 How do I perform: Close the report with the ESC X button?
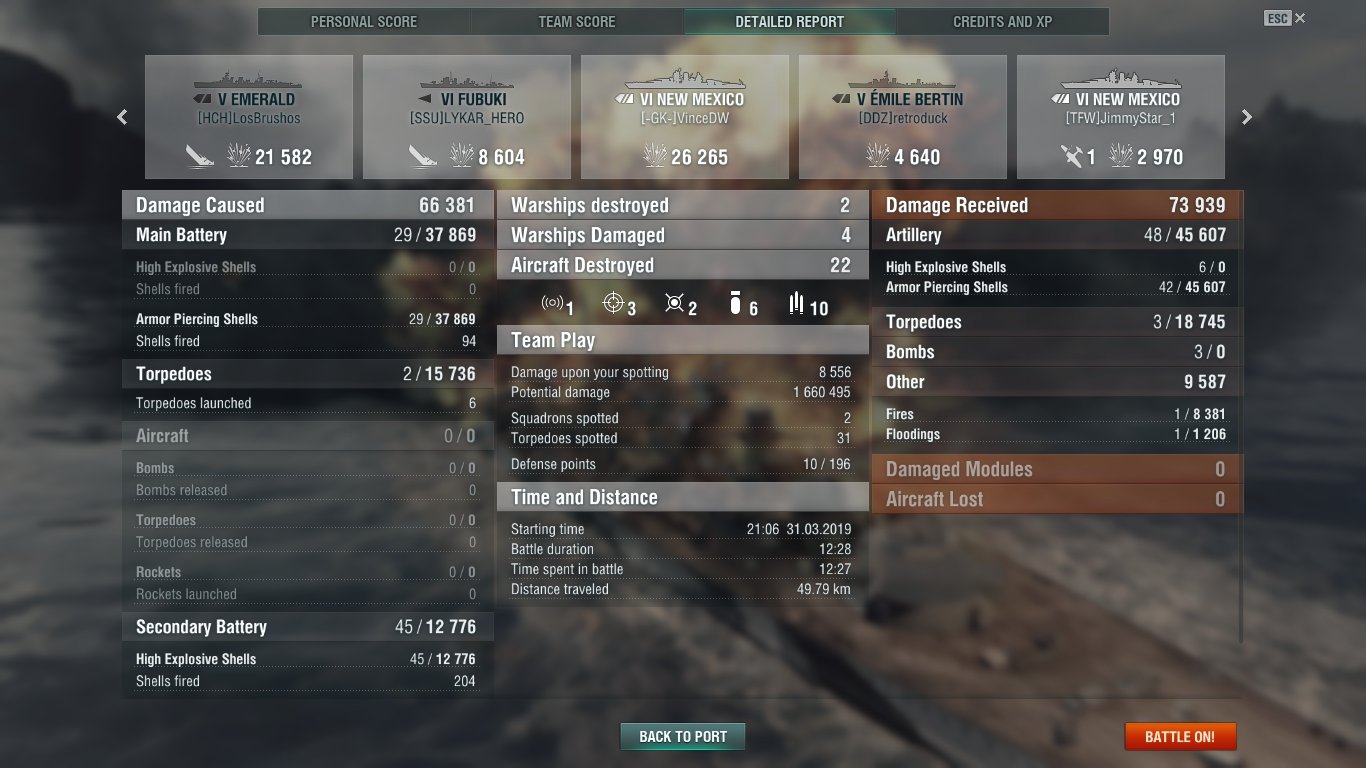click(1299, 18)
